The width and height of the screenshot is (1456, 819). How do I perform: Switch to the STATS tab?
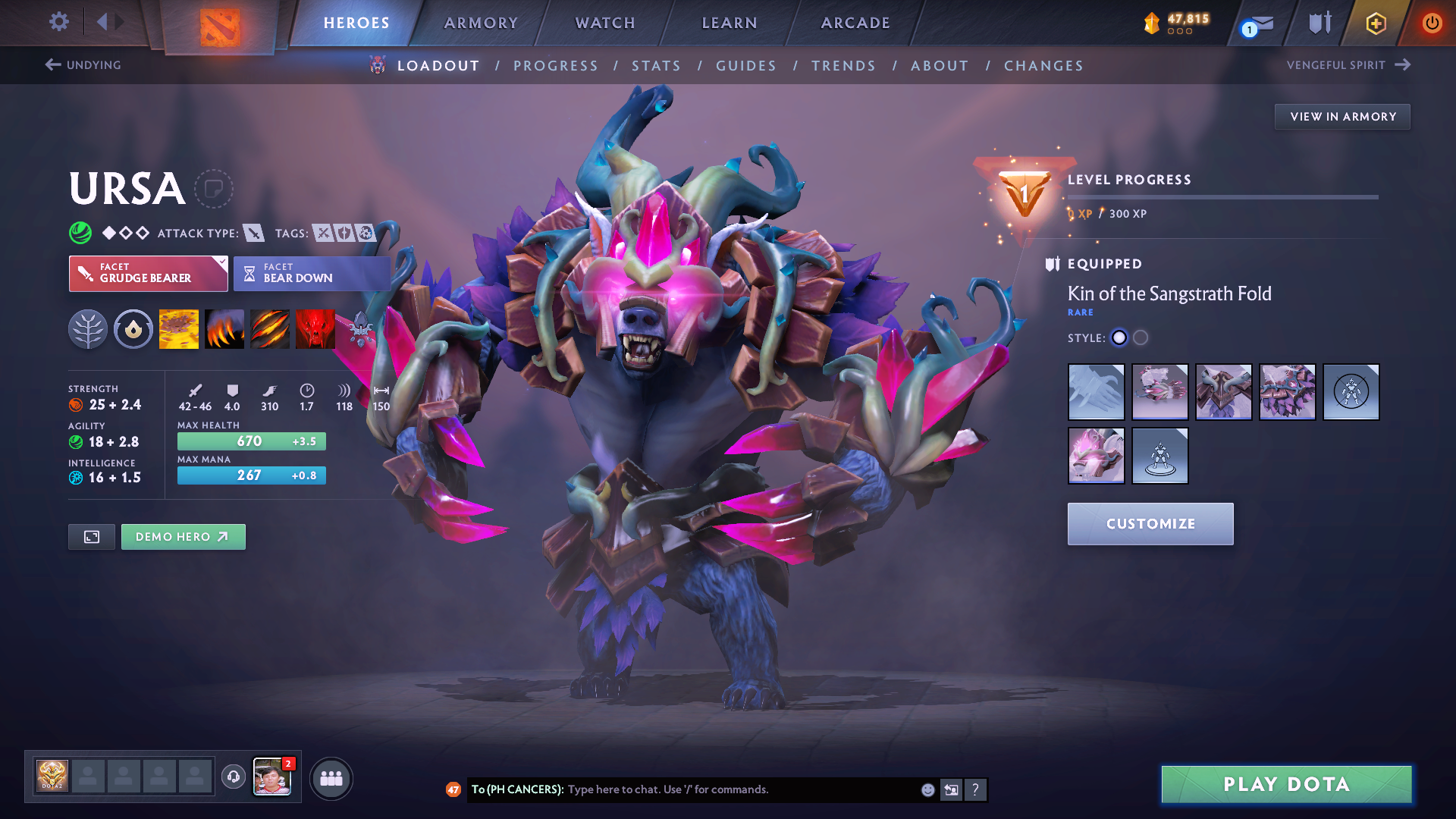pos(657,66)
